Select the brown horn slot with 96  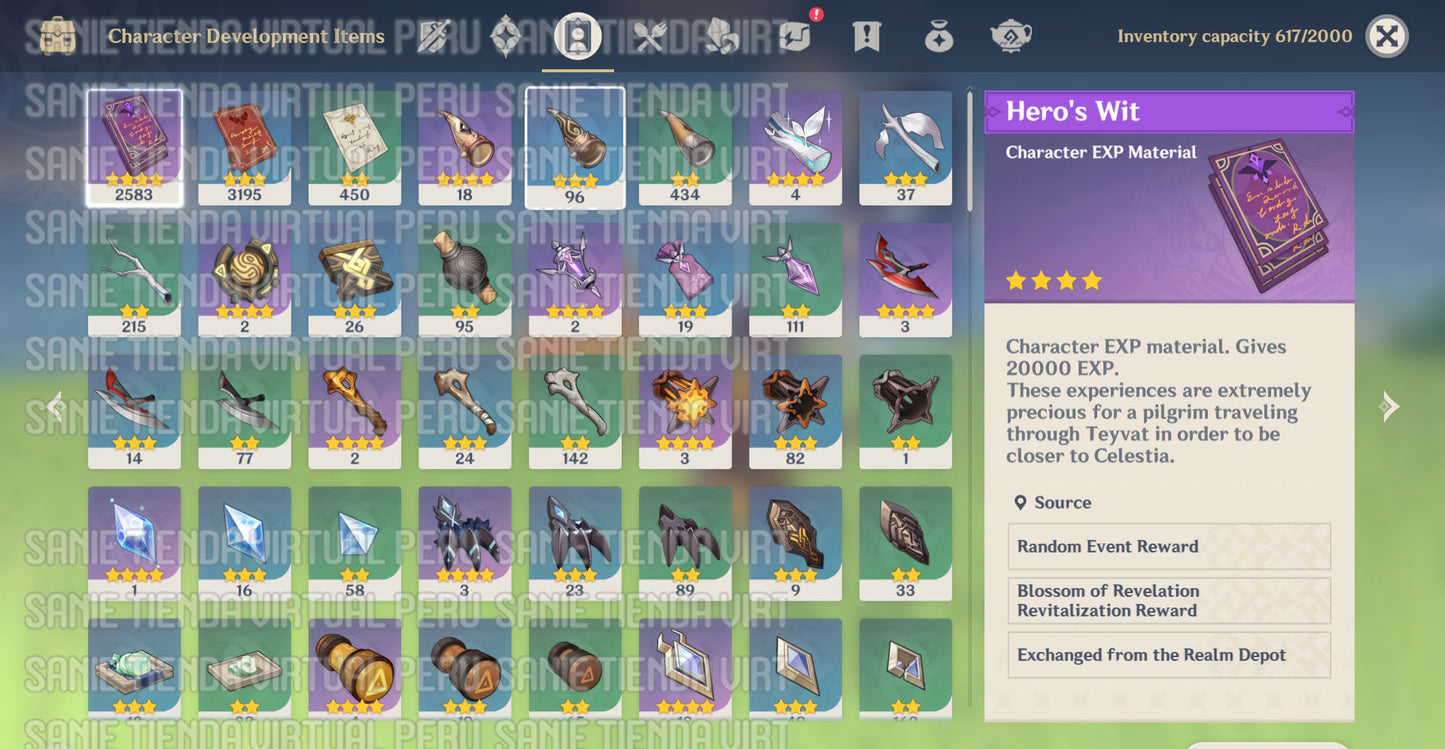coord(575,147)
